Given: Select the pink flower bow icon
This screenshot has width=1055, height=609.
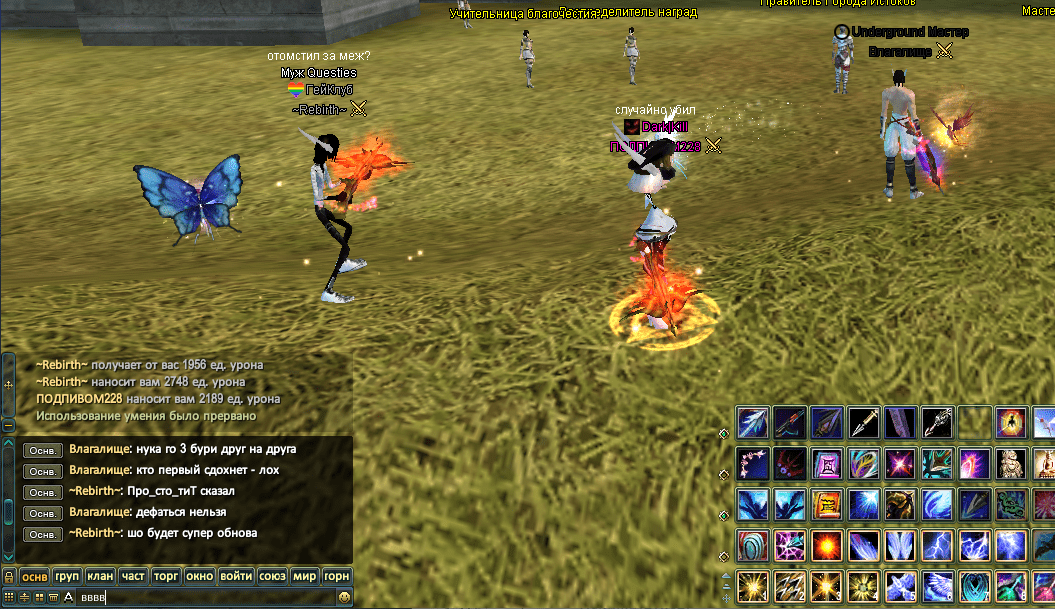Looking at the screenshot, I should [753, 464].
